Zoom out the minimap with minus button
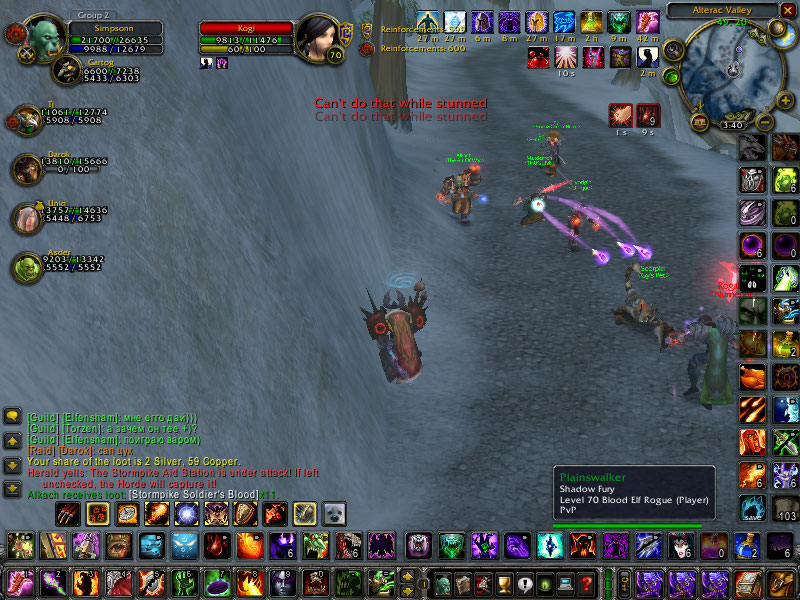The height and width of the screenshot is (600, 800). tap(765, 123)
